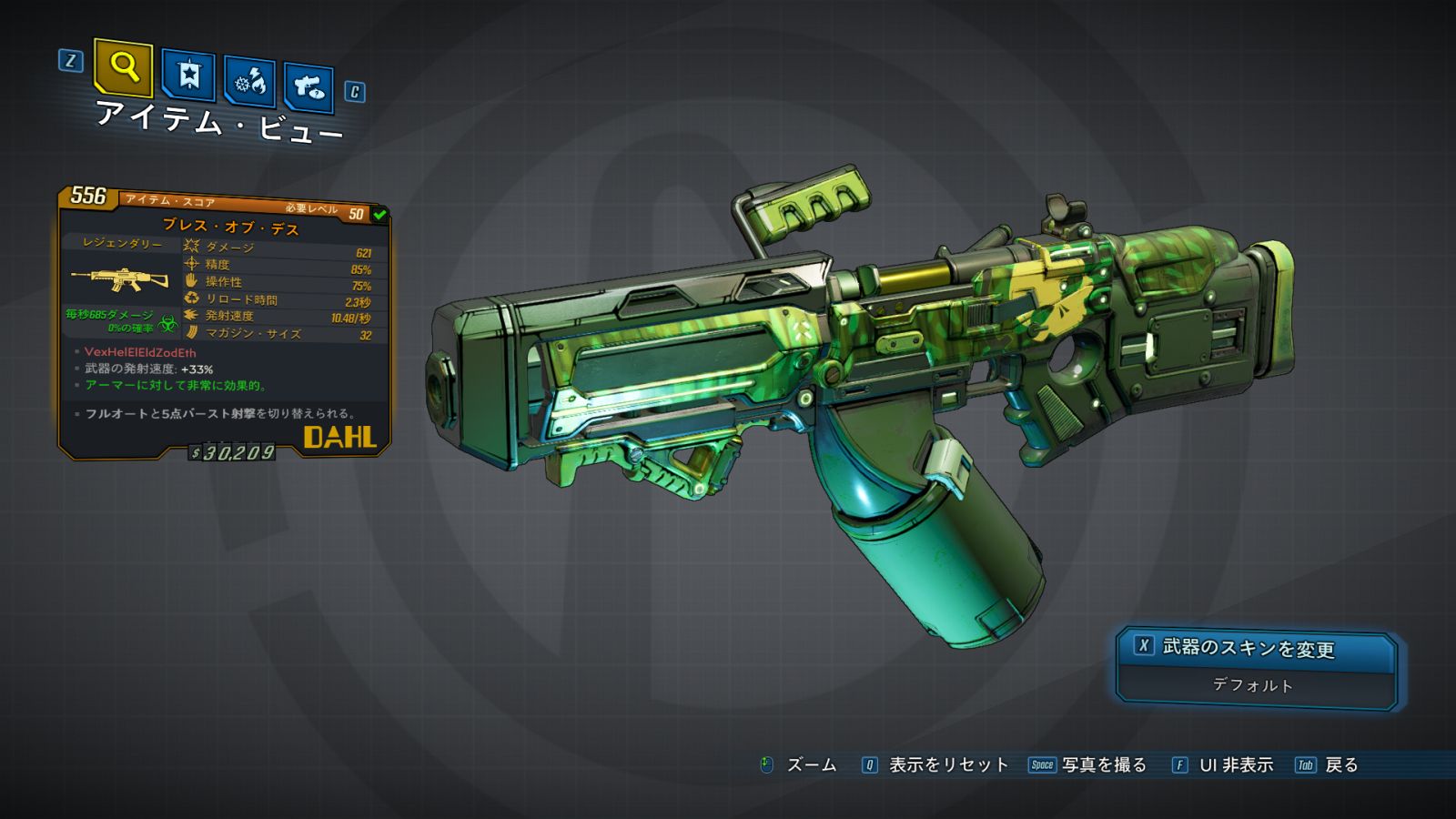Hide the UI overlay
Image resolution: width=1456 pixels, height=819 pixels.
click(x=1223, y=765)
